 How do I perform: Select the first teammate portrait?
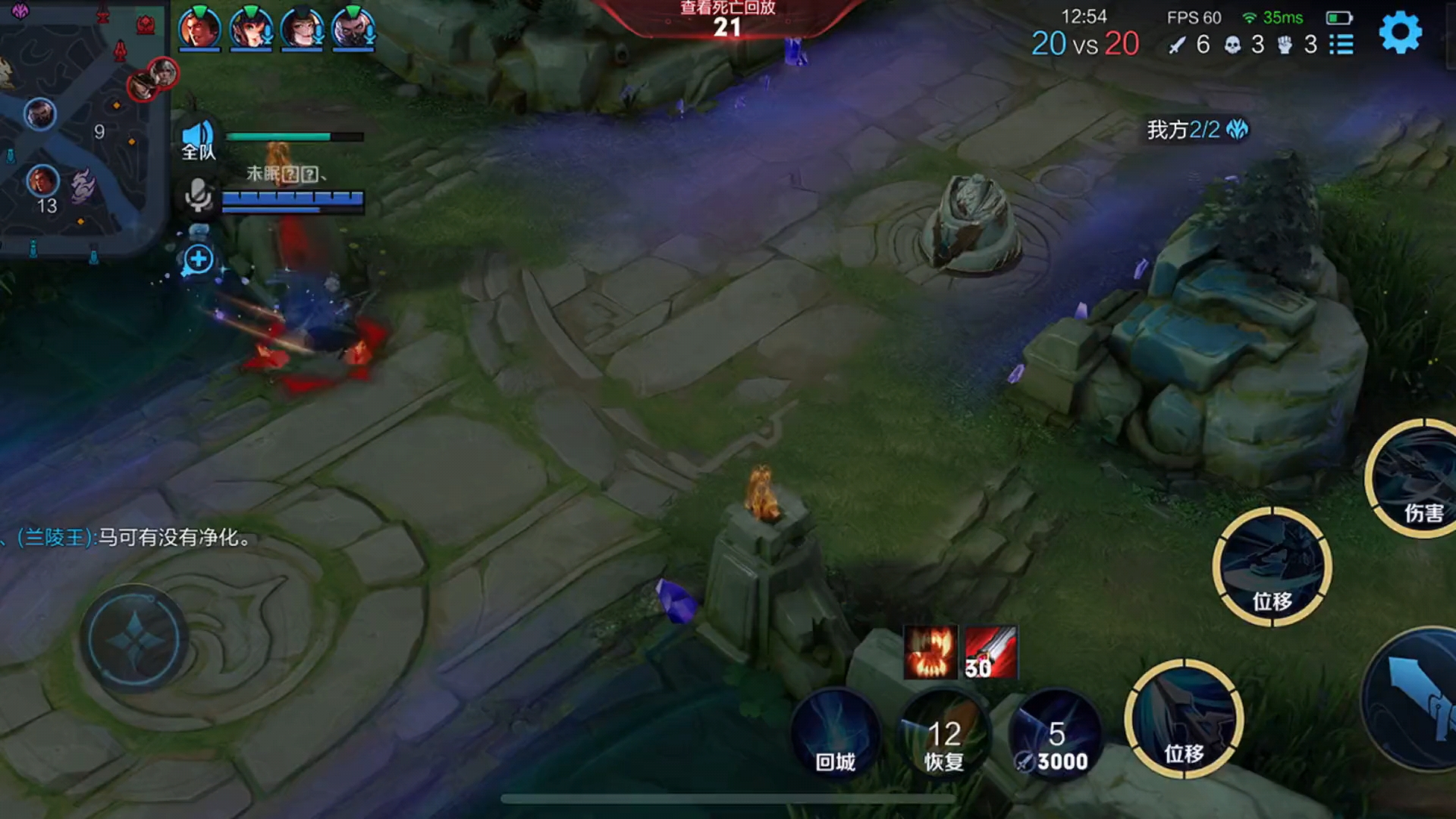click(199, 29)
